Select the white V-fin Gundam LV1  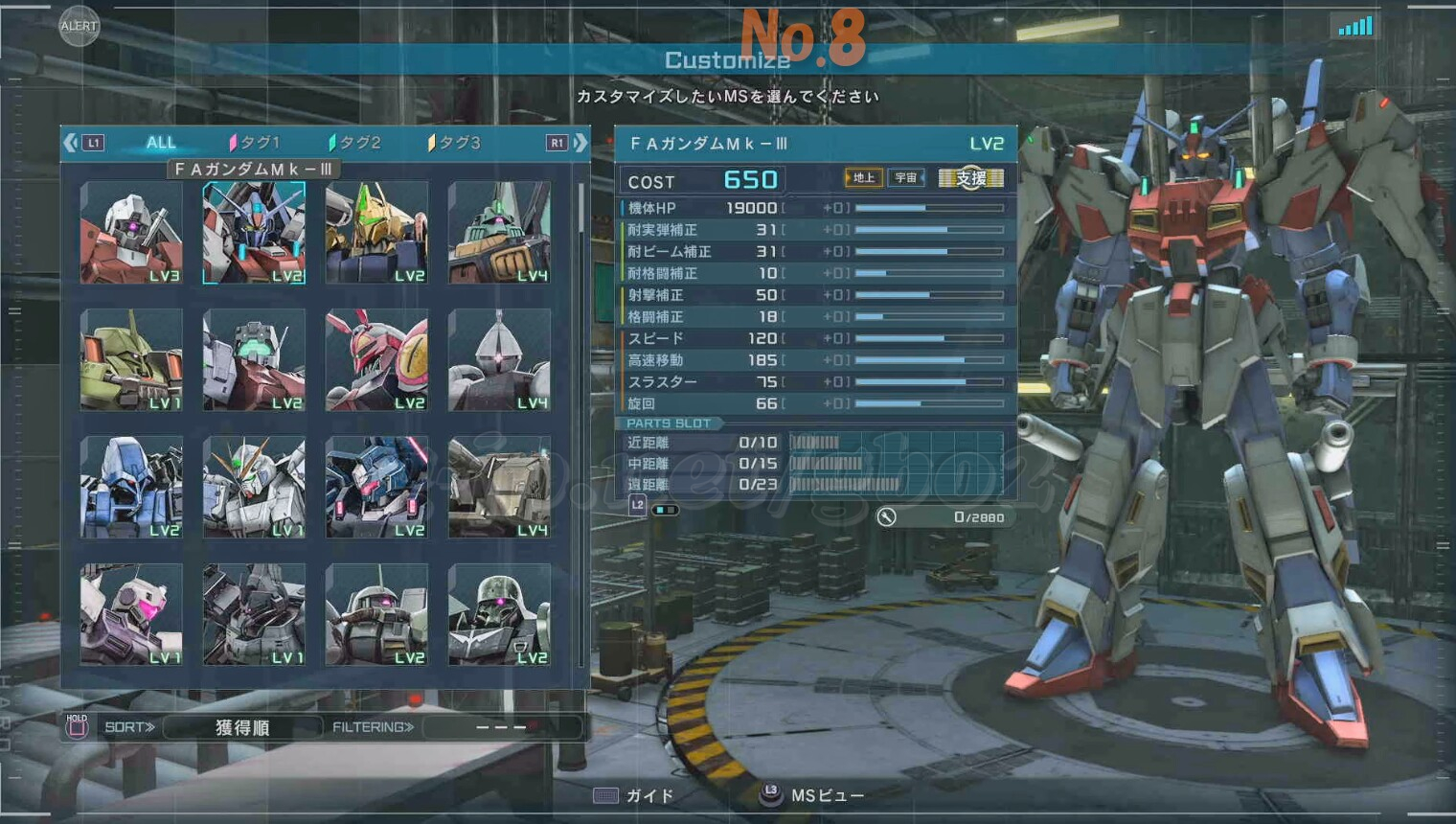point(254,488)
